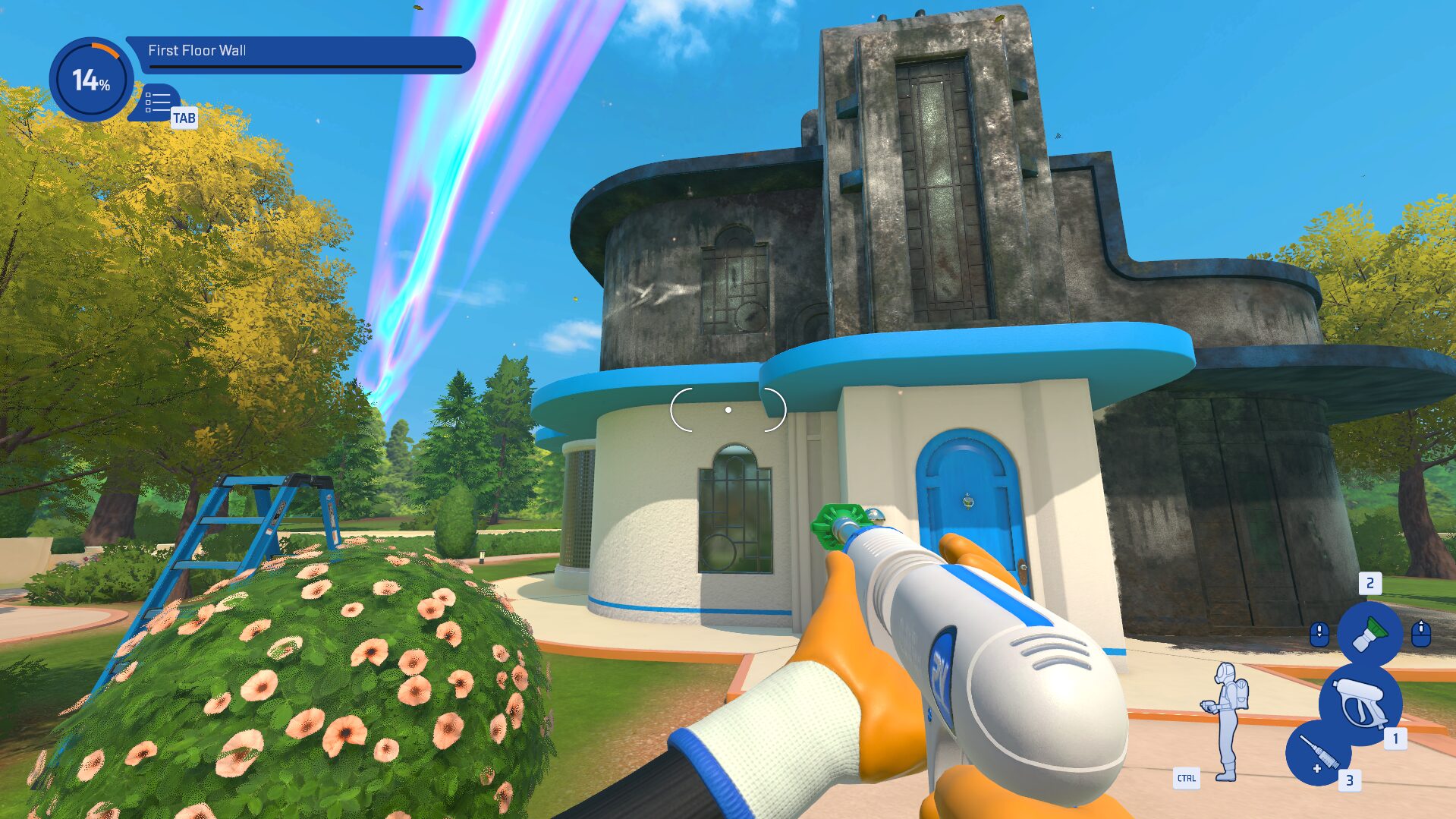Screen dimensions: 1456x819
Task: Click the TAB key label under the checklist
Action: point(186,118)
